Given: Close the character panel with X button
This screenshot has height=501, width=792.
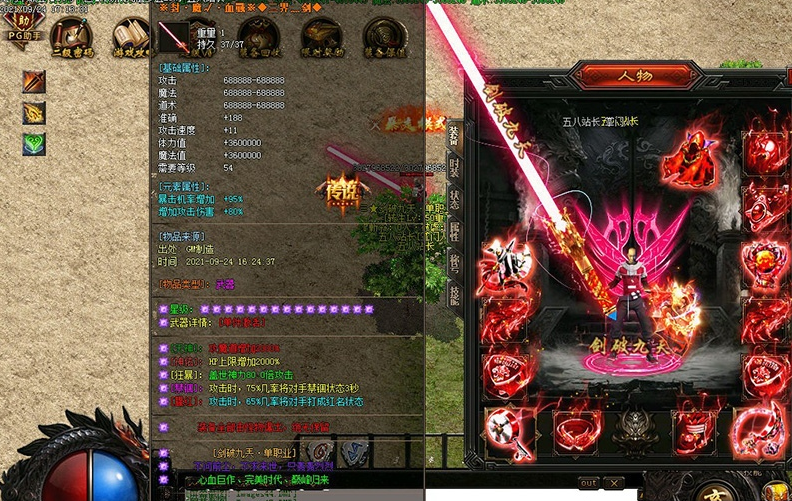Looking at the screenshot, I should coord(615,483).
